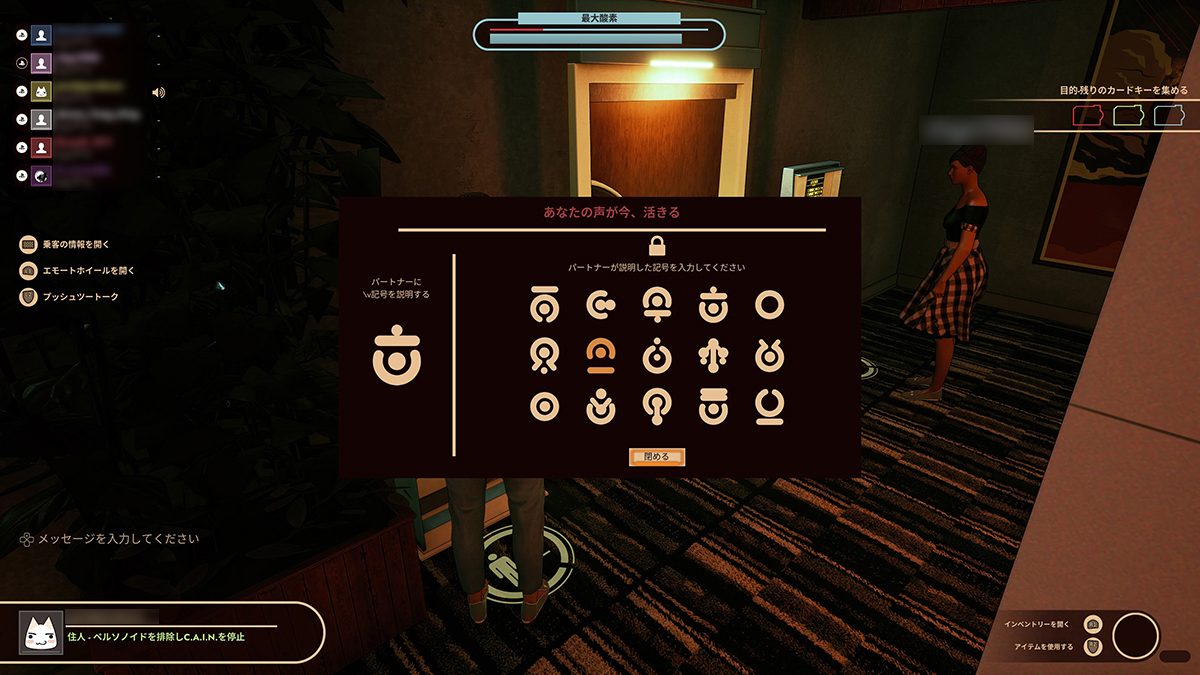Choose the keyhole-shaped symbol
The height and width of the screenshot is (675, 1200).
(x=656, y=405)
